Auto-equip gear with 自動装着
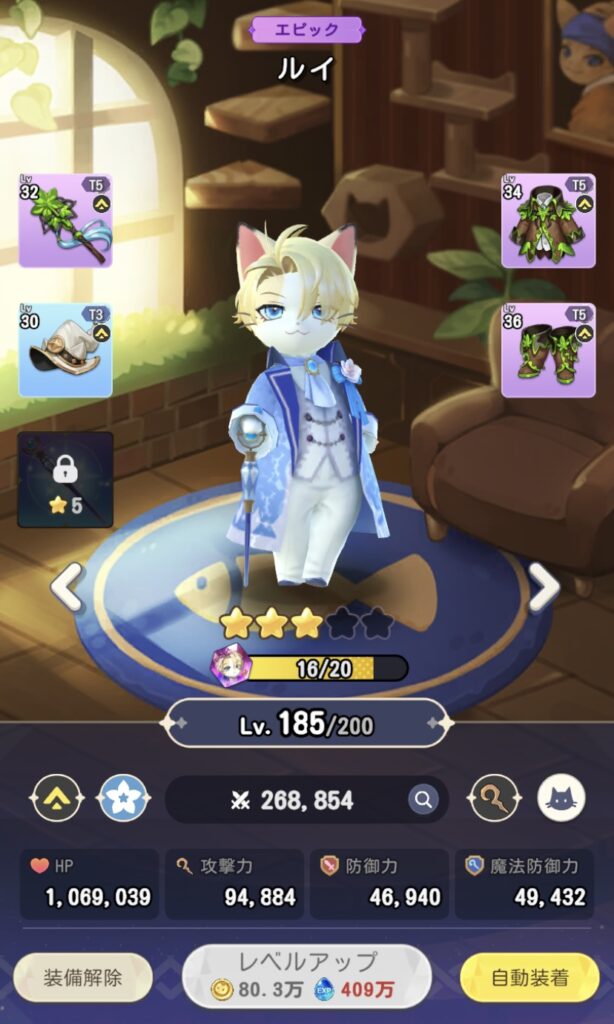This screenshot has width=614, height=1024. pyautogui.click(x=529, y=977)
